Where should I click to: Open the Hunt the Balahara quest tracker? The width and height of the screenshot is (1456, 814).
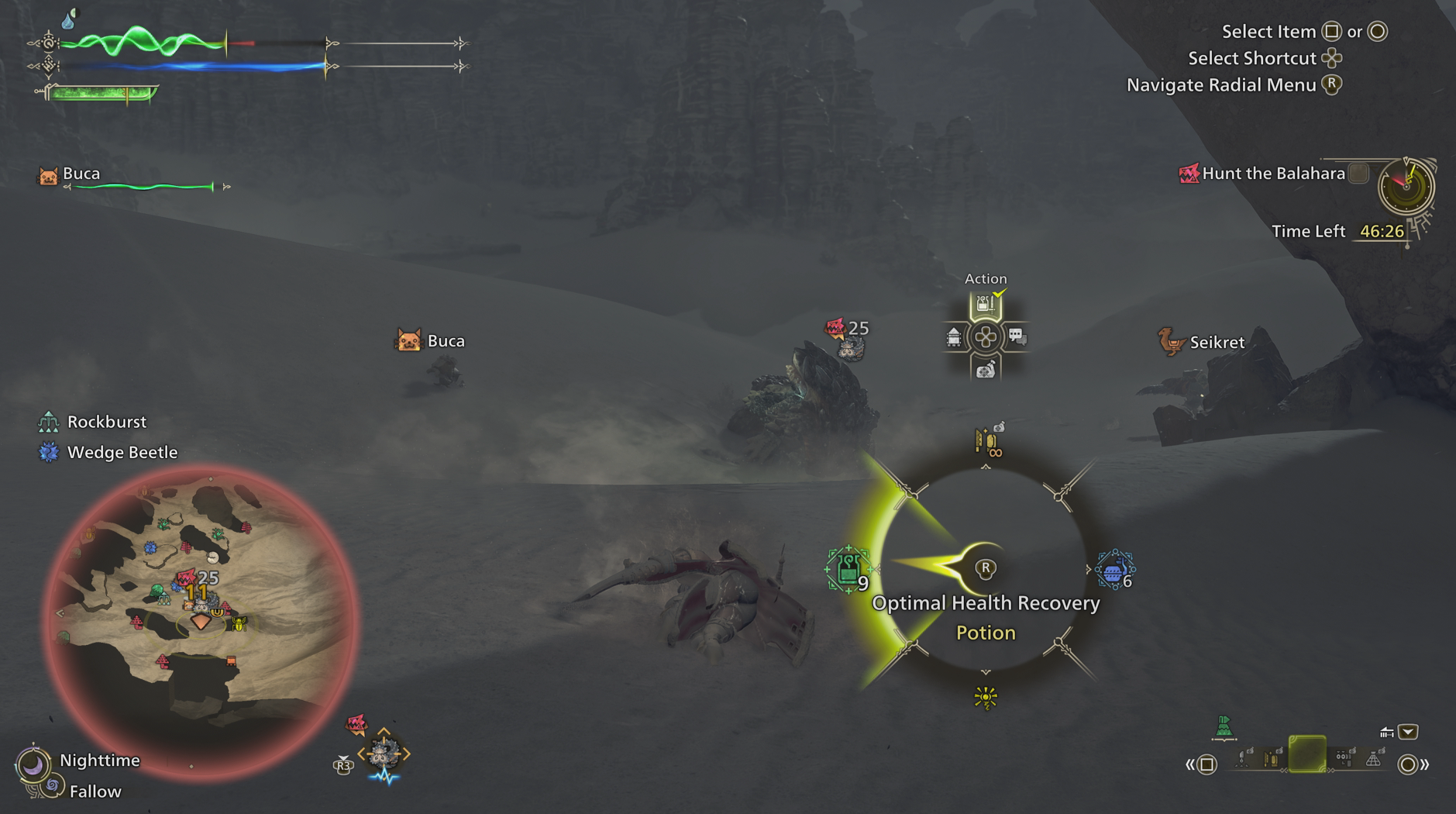[1273, 174]
